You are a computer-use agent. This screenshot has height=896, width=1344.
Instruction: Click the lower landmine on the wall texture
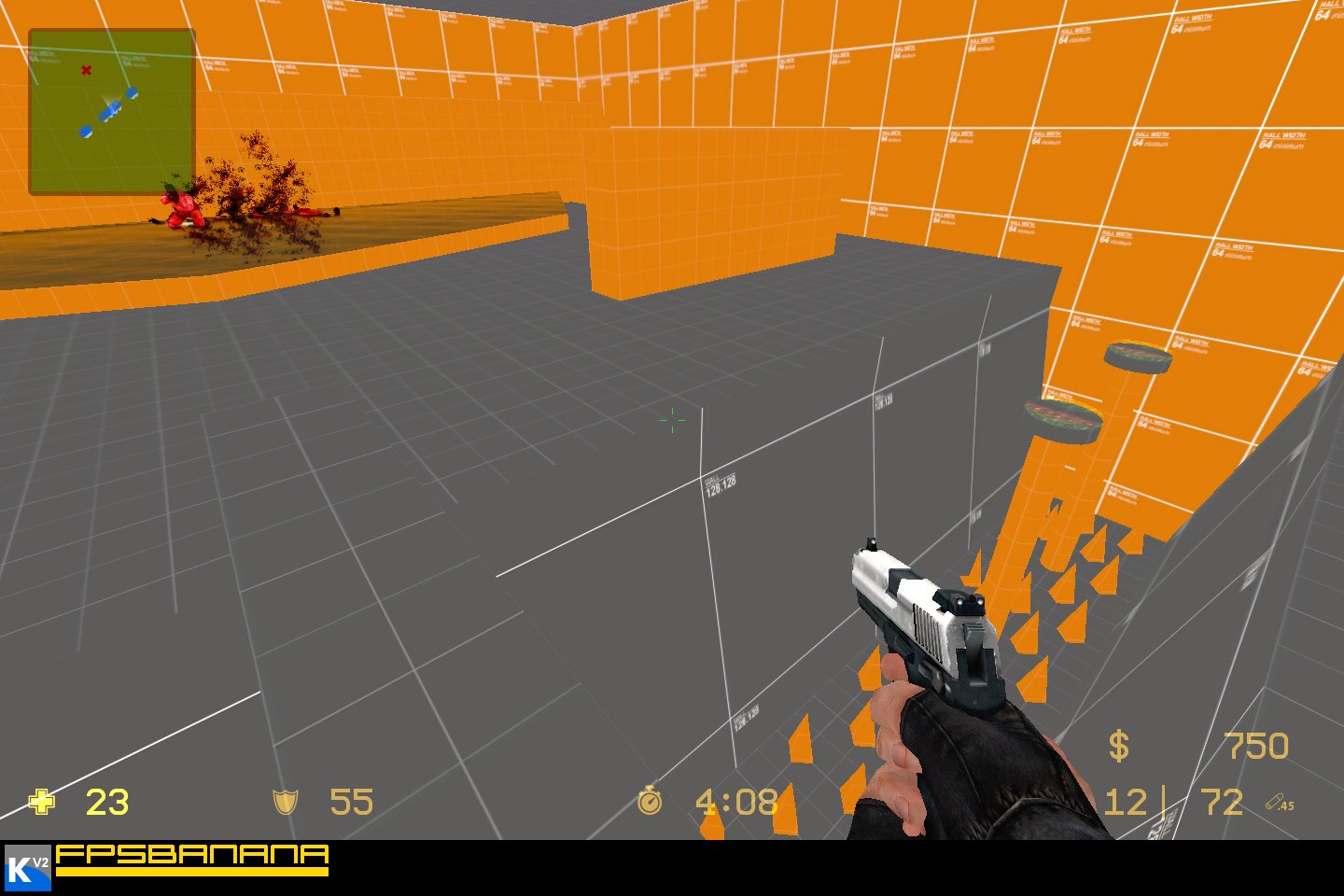coord(1063,420)
